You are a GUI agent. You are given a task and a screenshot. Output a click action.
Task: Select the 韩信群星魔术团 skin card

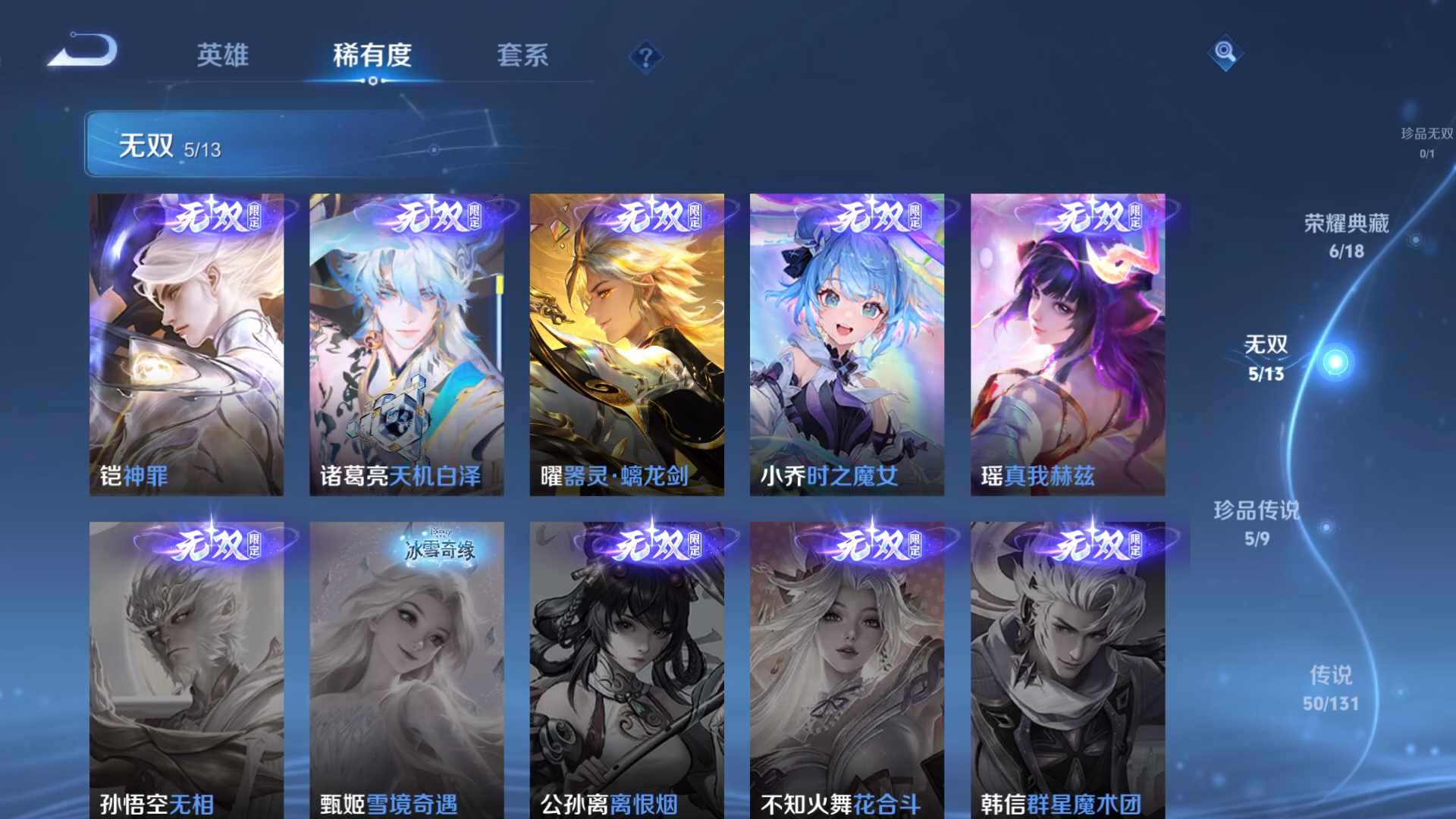click(1065, 667)
